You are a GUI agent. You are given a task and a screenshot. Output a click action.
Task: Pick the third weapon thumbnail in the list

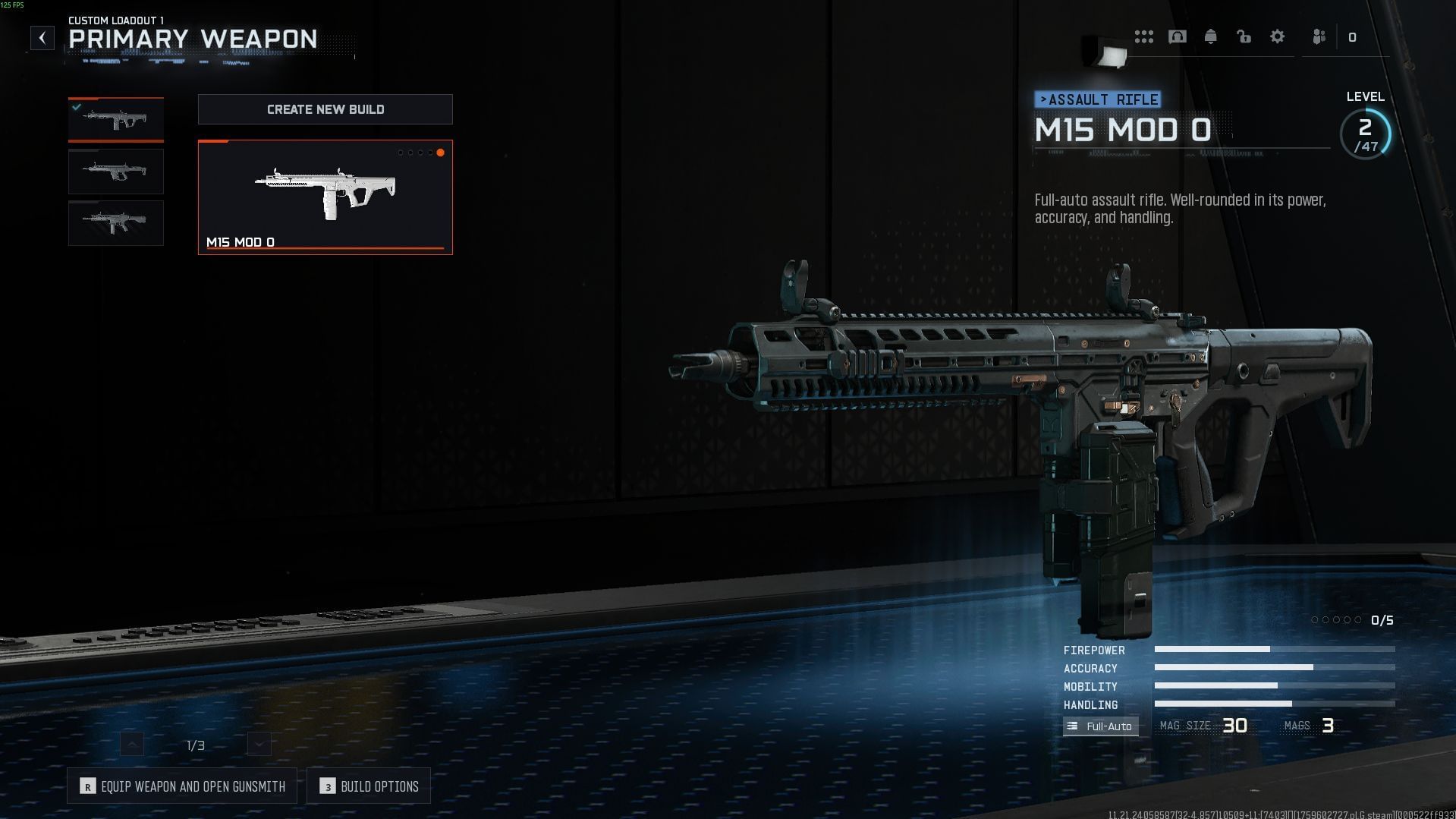pyautogui.click(x=116, y=222)
